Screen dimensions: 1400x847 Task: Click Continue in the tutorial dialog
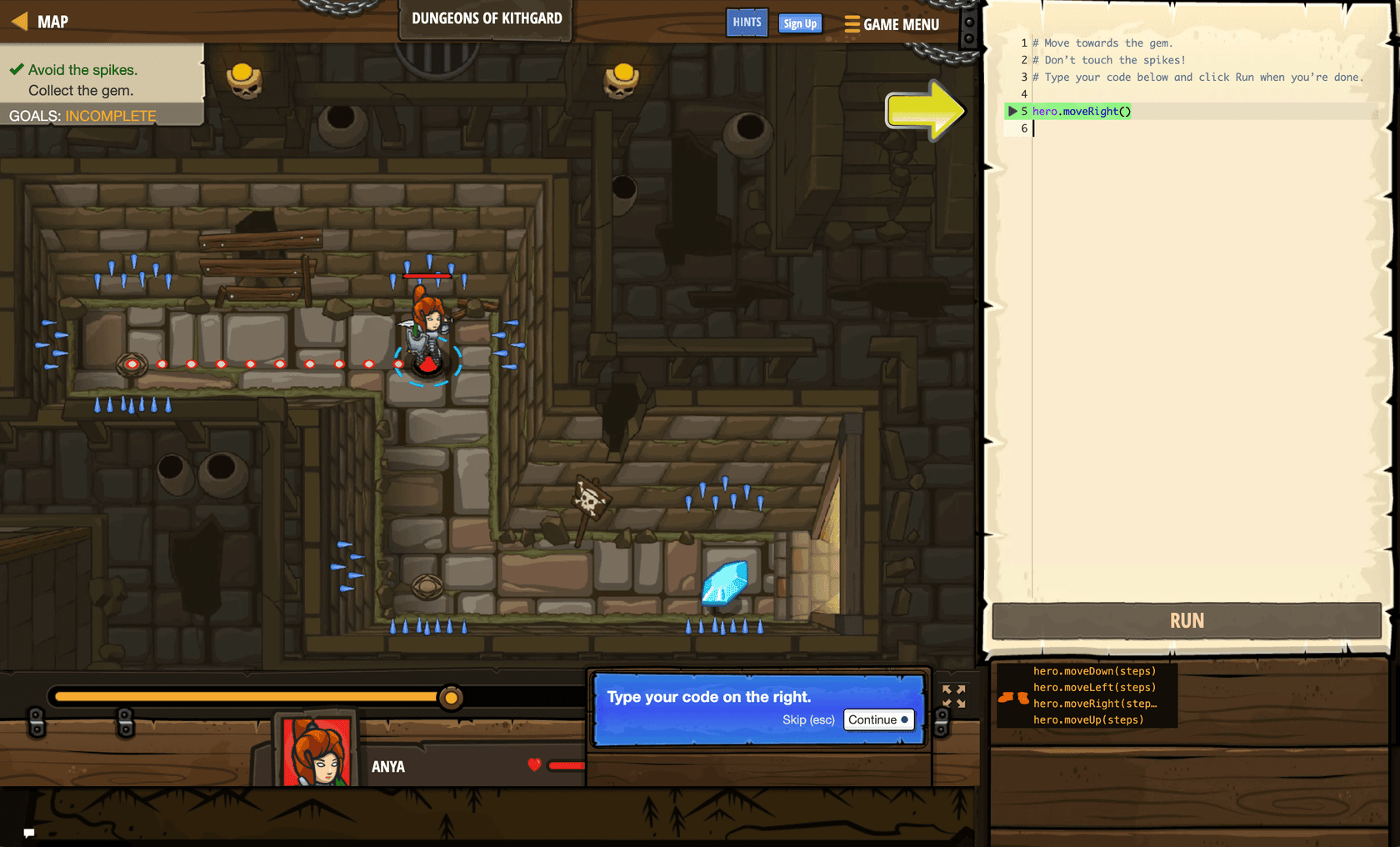coord(878,719)
